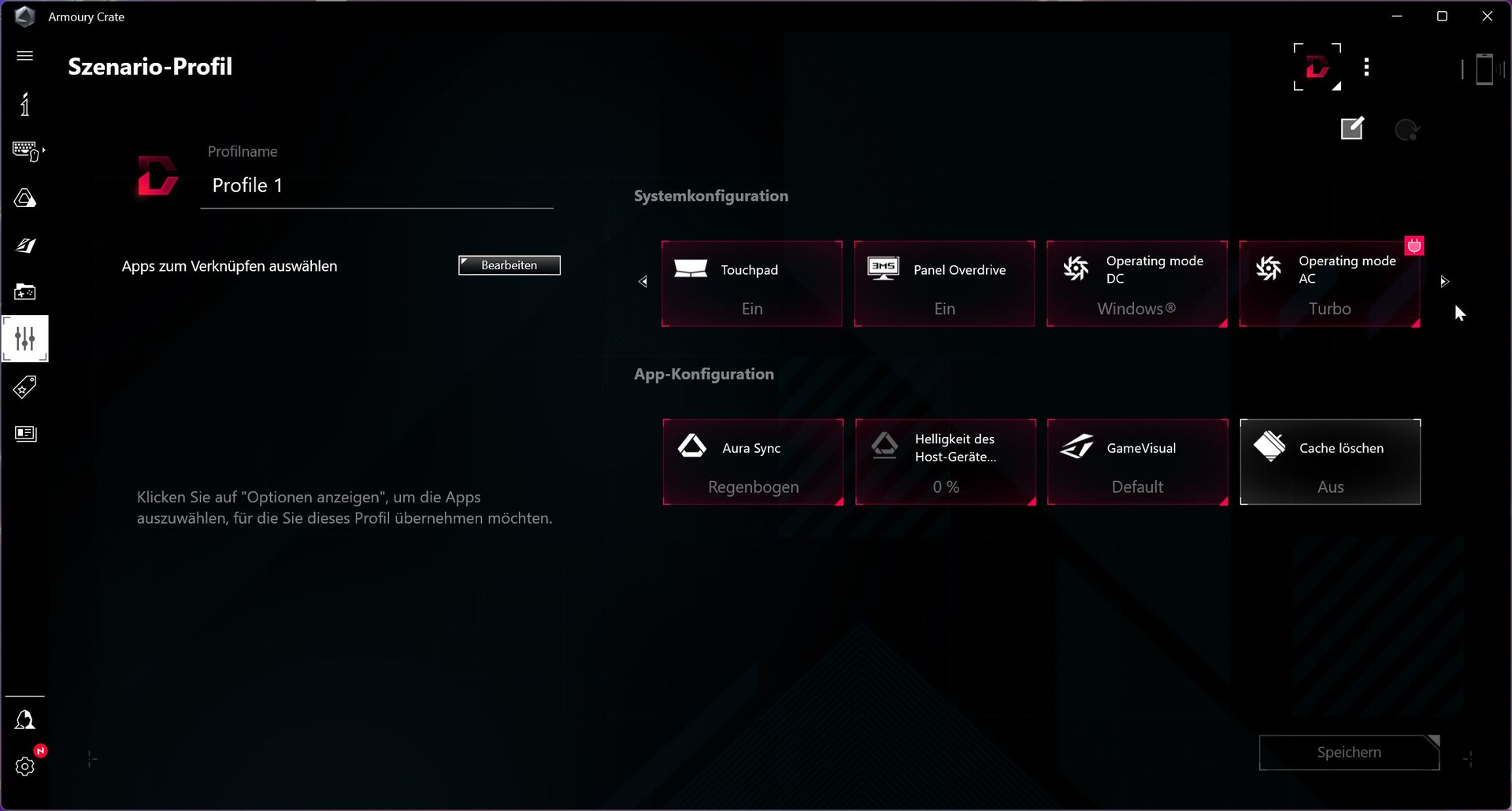The image size is (1512, 811).
Task: Toggle Panel Overdrive setting
Action: [x=944, y=283]
